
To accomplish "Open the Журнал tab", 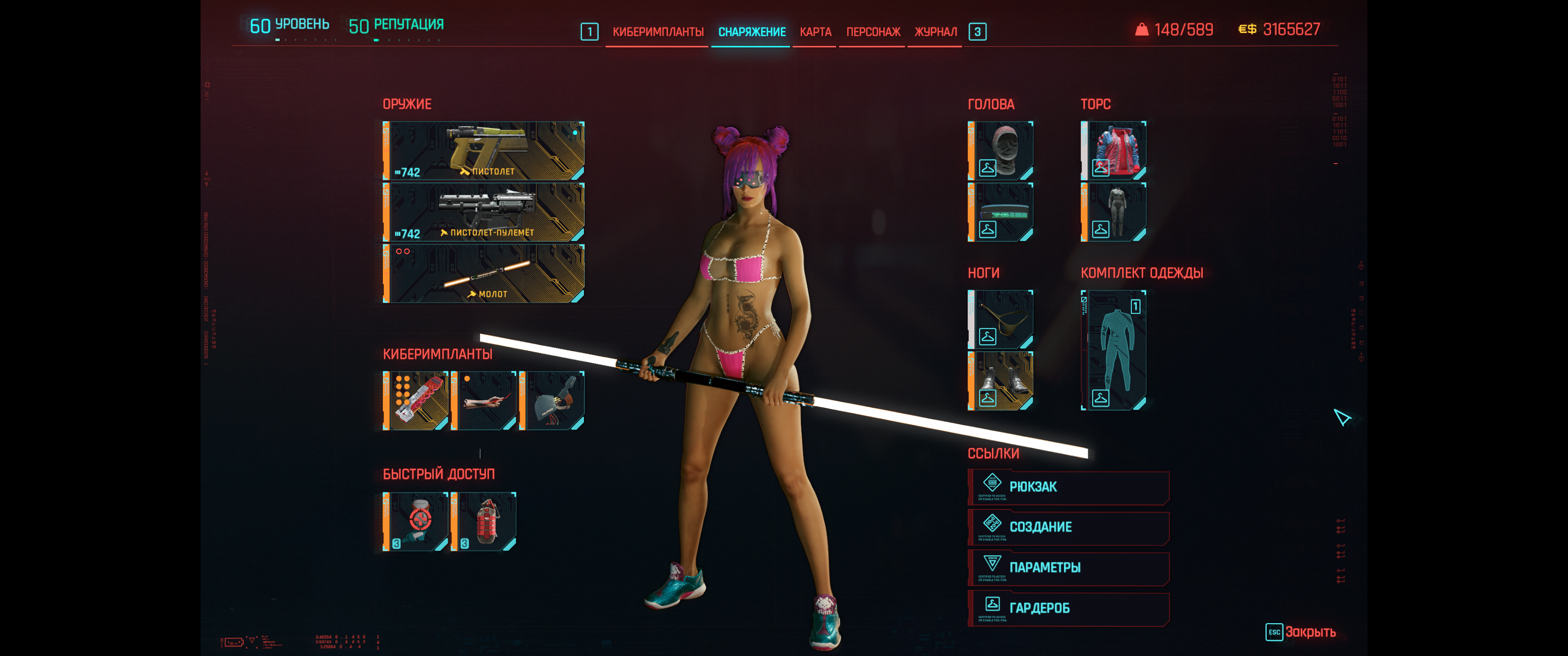I will tap(935, 31).
